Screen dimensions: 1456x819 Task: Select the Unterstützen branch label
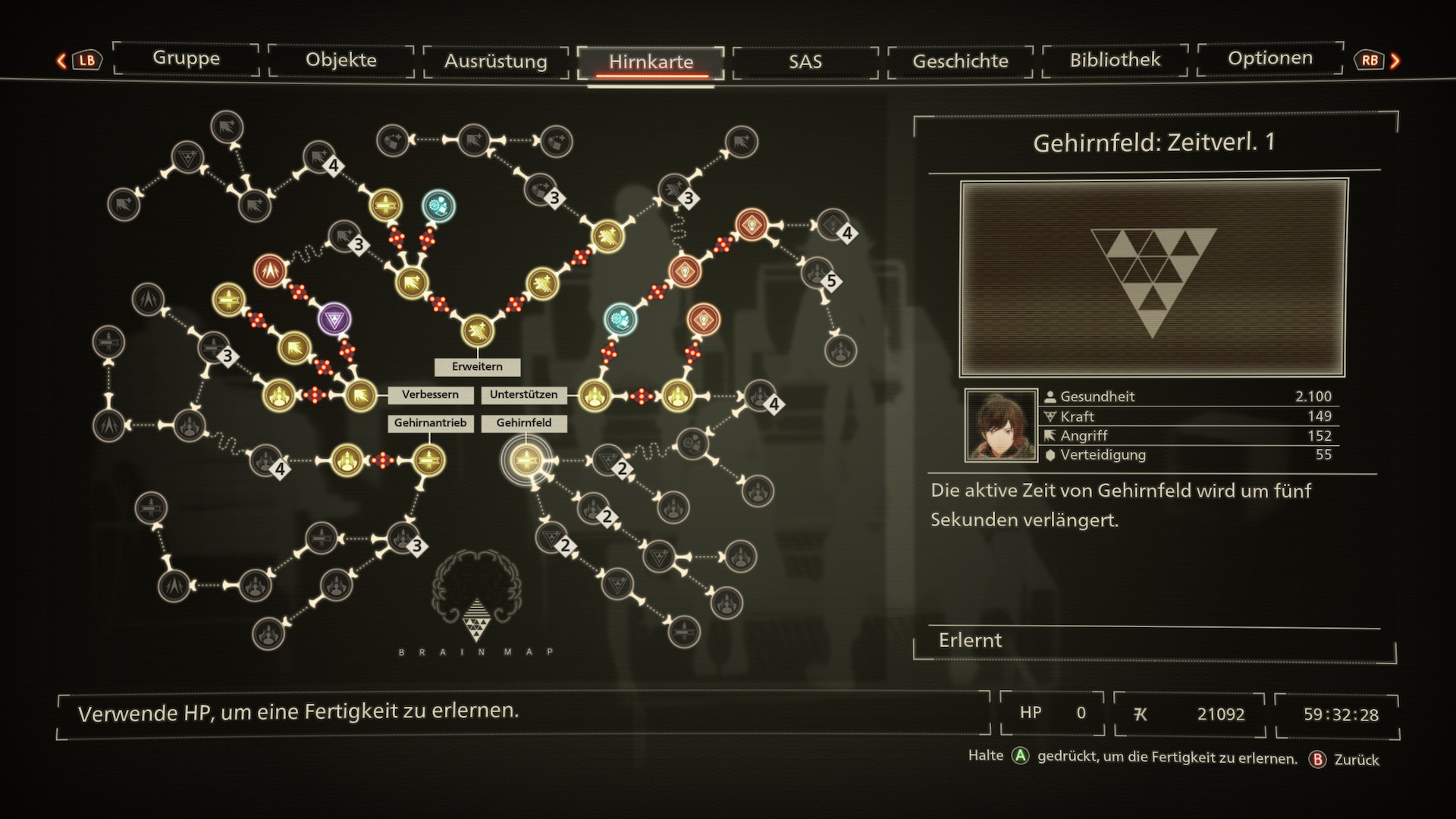pos(523,395)
